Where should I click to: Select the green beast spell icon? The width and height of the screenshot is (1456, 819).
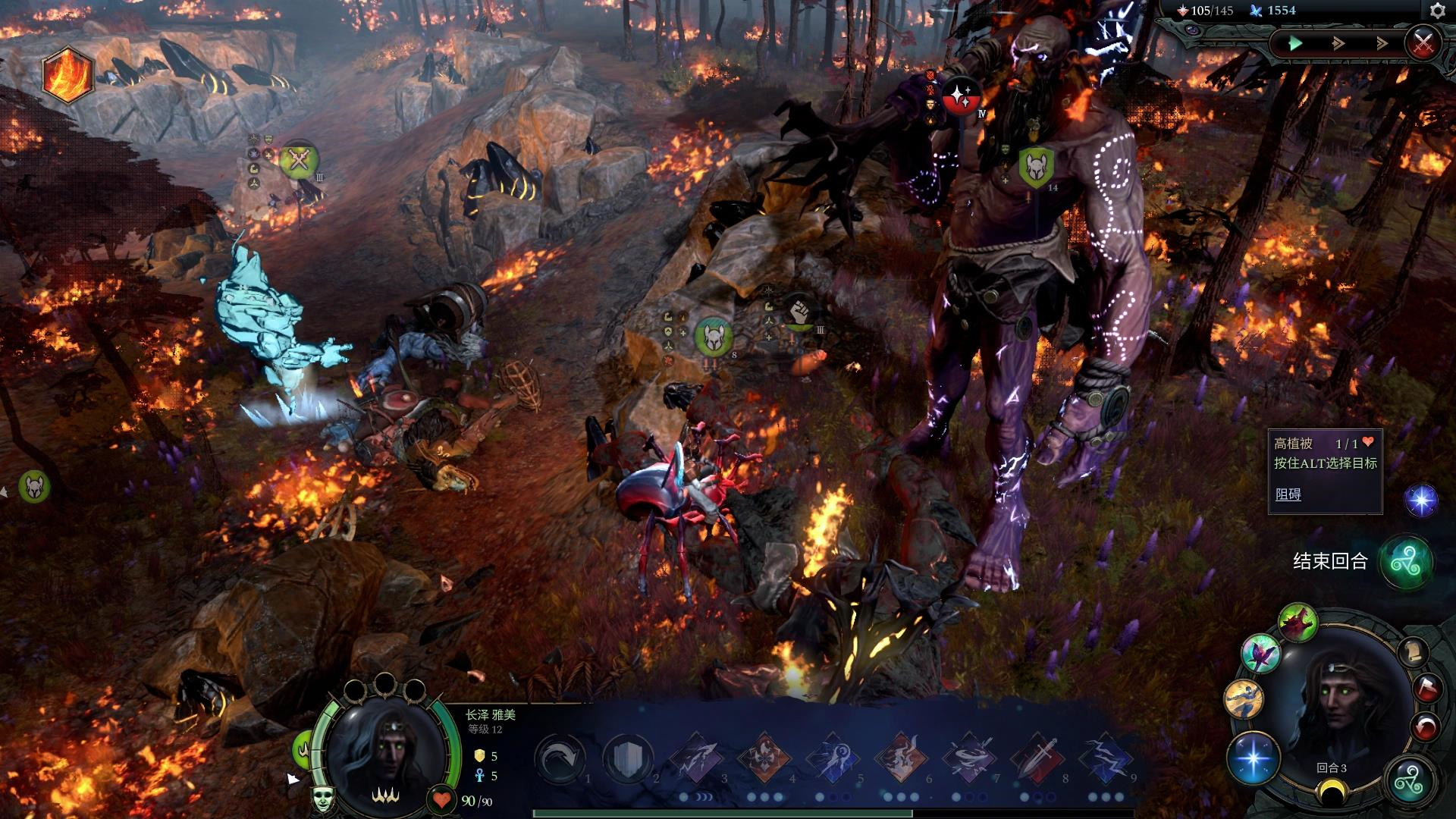pyautogui.click(x=1298, y=622)
